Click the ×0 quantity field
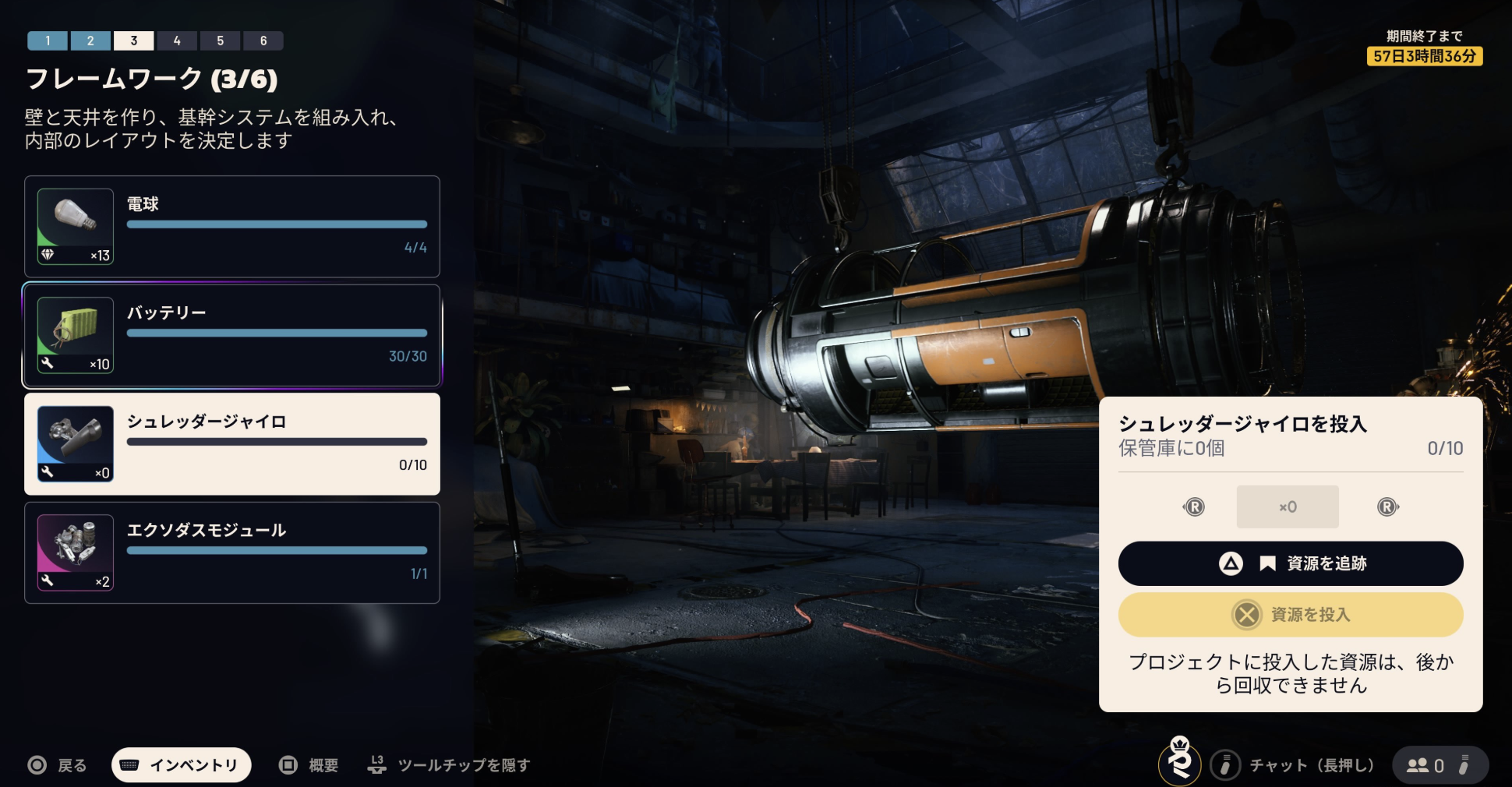The width and height of the screenshot is (1512, 787). click(x=1288, y=507)
